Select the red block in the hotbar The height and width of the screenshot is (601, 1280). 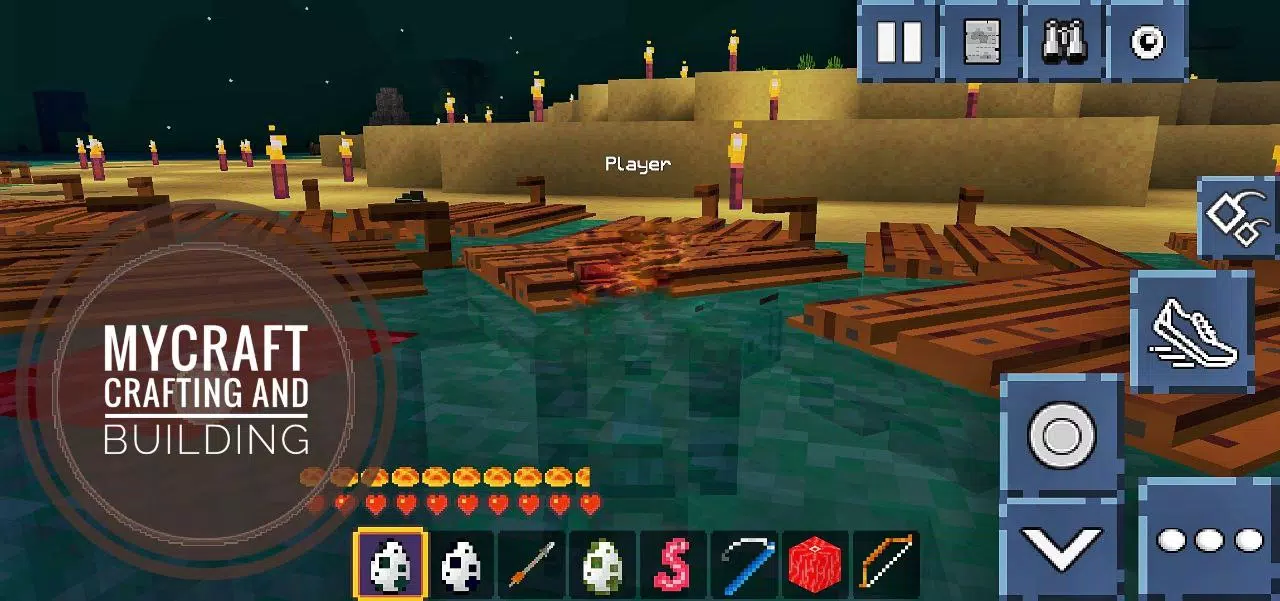[816, 565]
